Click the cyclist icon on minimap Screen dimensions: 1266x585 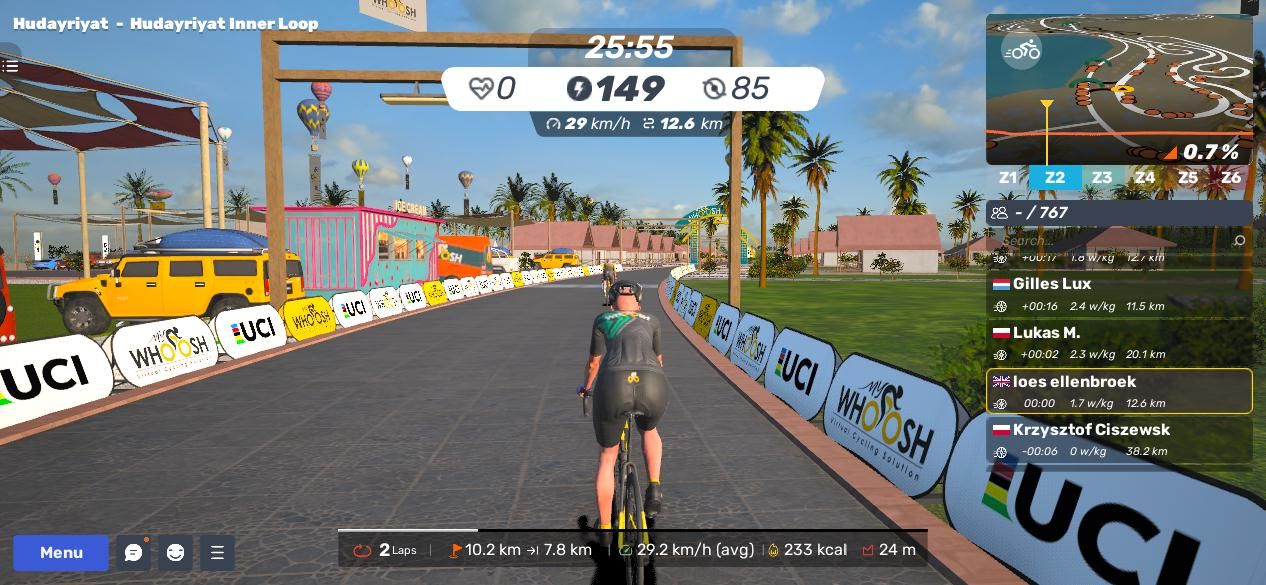[1022, 50]
